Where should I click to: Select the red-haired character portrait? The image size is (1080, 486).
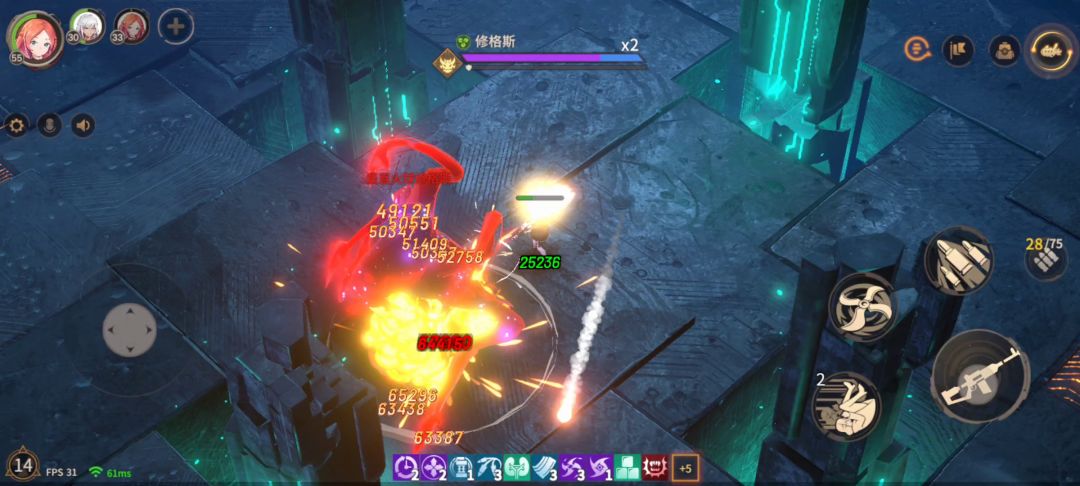[36, 36]
